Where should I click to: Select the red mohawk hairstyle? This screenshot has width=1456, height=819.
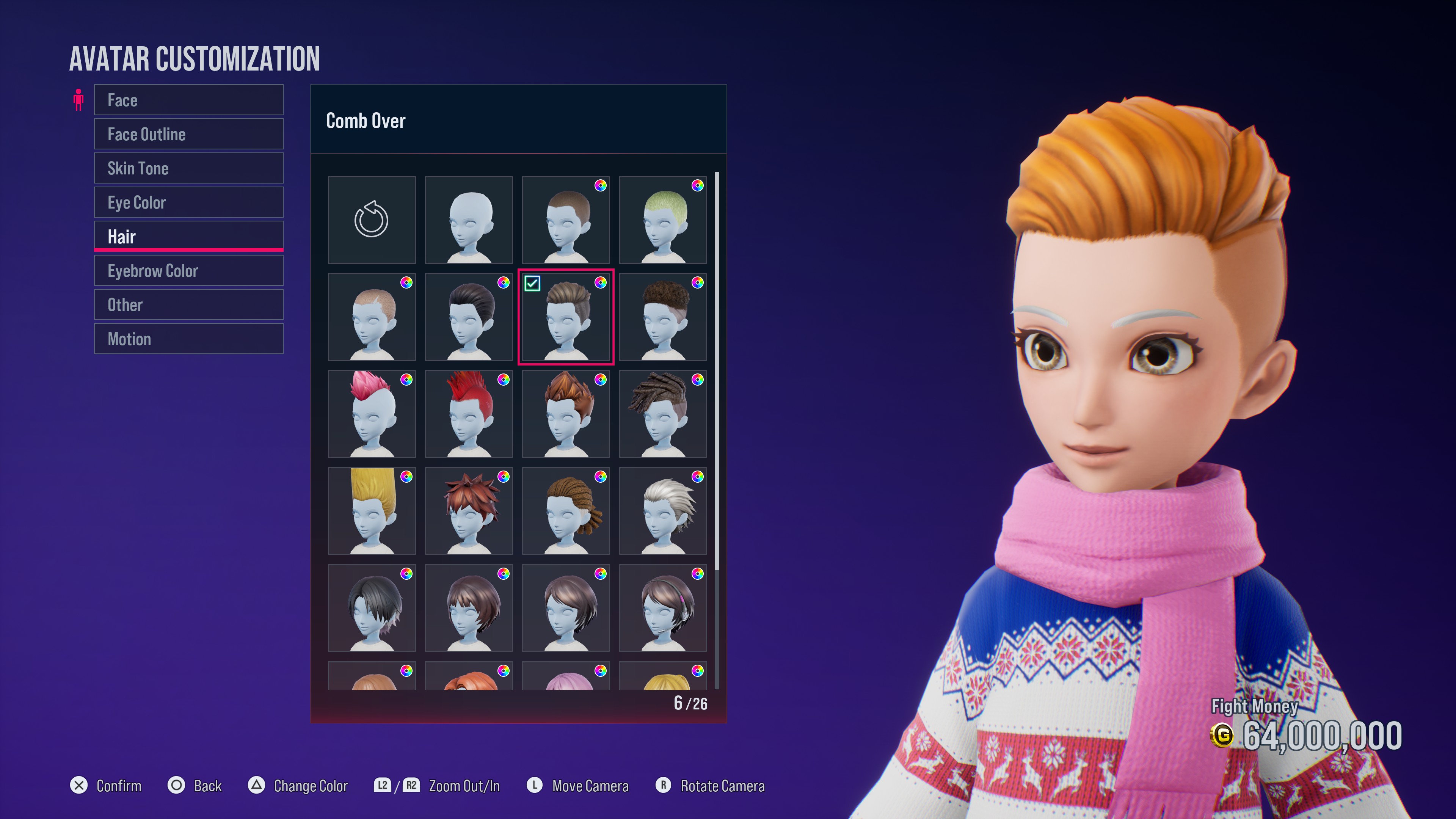tap(469, 414)
